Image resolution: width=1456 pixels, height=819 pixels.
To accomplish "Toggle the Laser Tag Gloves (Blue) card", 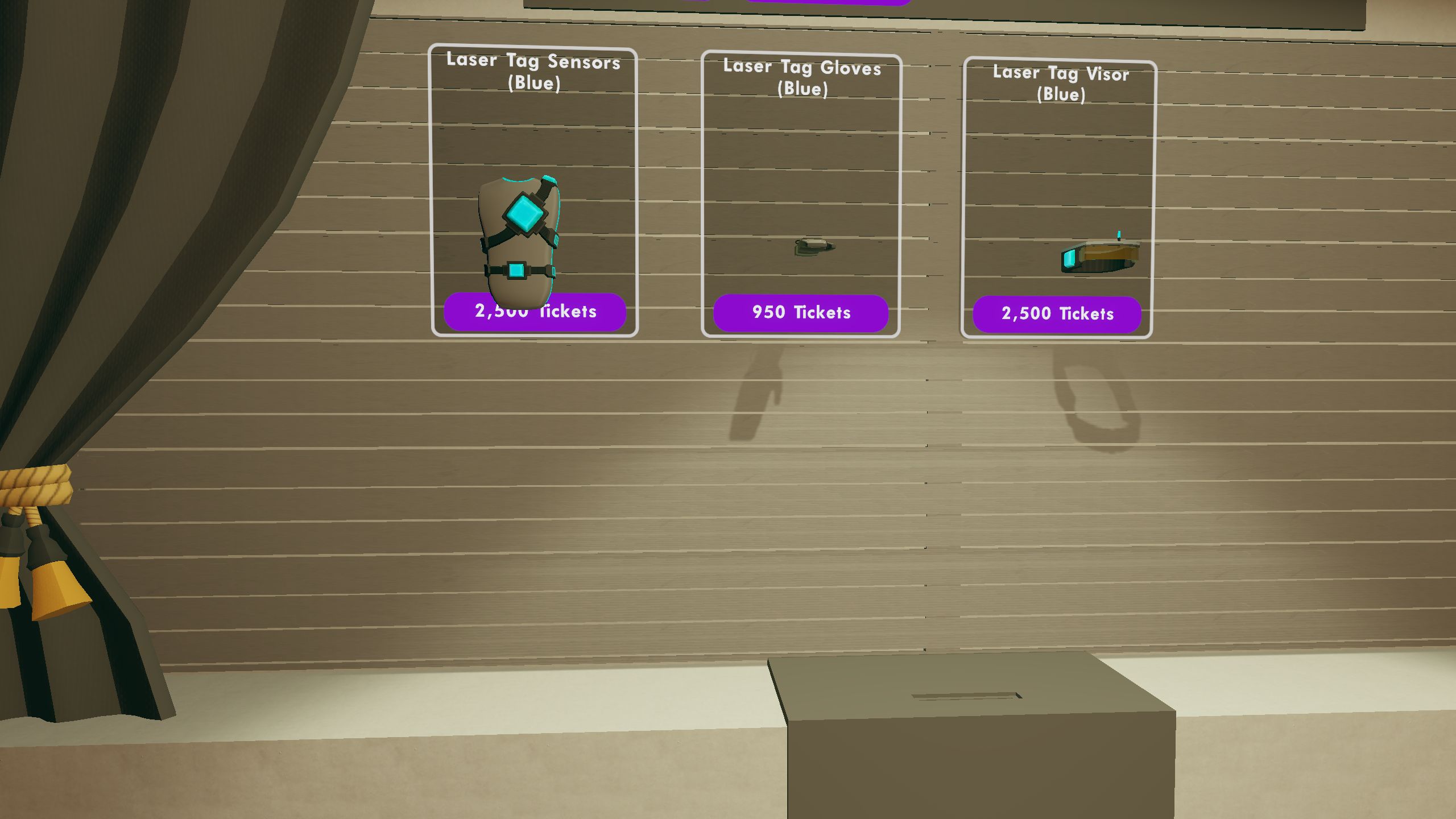I will tap(802, 193).
